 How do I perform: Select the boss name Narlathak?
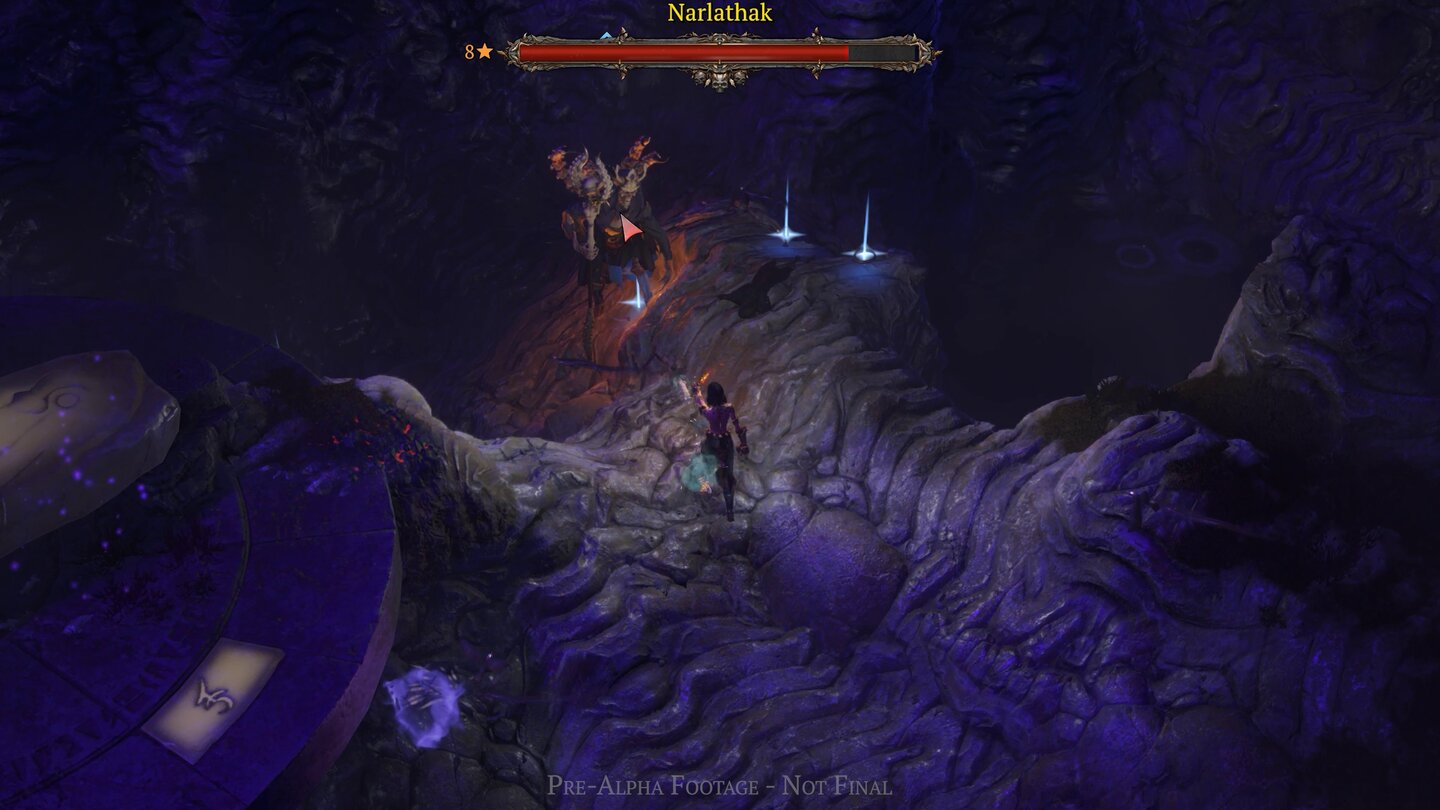[718, 12]
